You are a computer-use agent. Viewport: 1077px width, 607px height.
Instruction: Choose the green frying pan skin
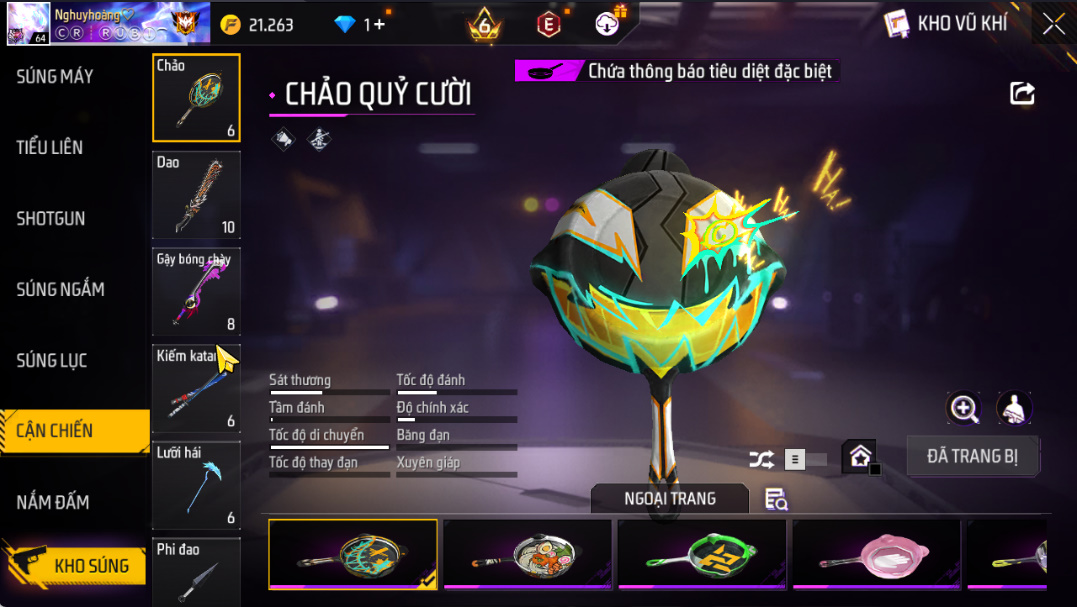point(702,553)
